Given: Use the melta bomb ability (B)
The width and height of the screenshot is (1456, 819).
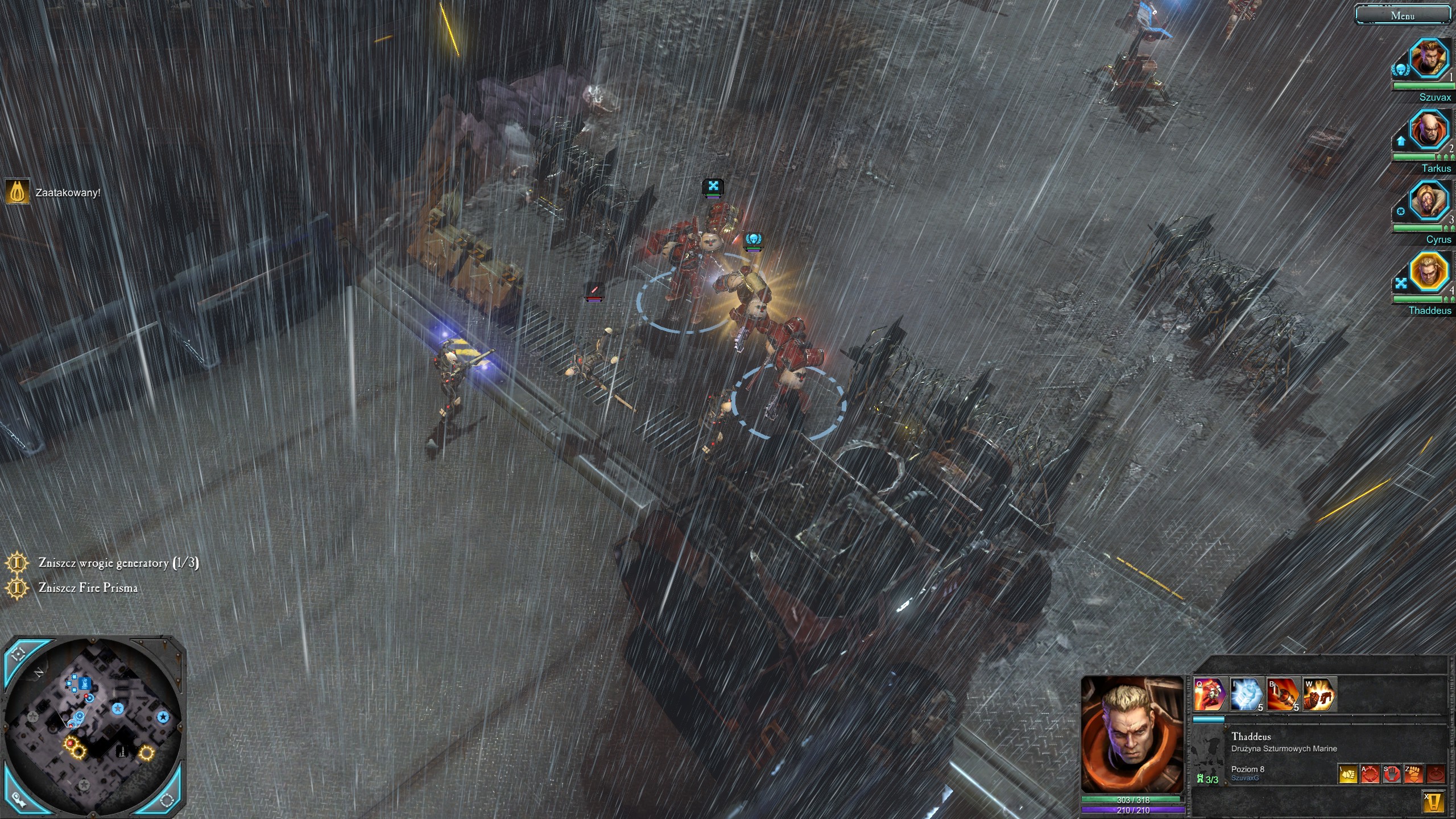Looking at the screenshot, I should pos(1283,694).
